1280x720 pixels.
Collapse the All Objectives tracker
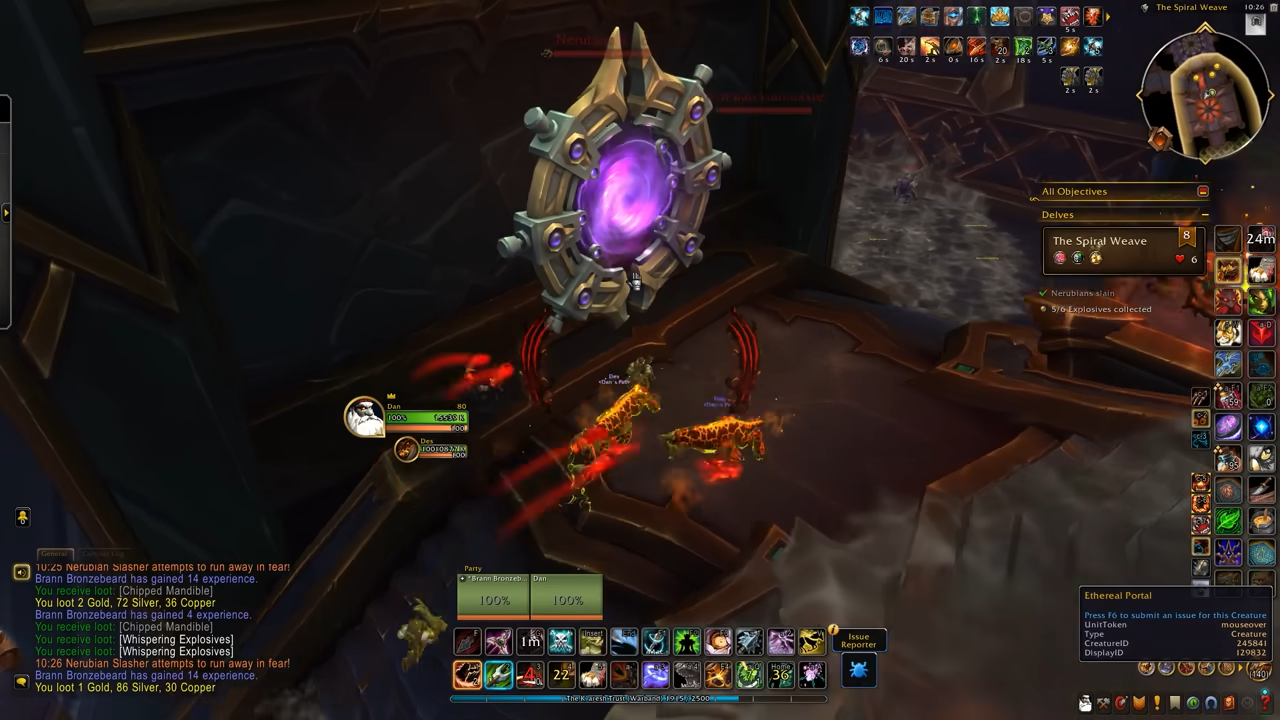[1205, 190]
